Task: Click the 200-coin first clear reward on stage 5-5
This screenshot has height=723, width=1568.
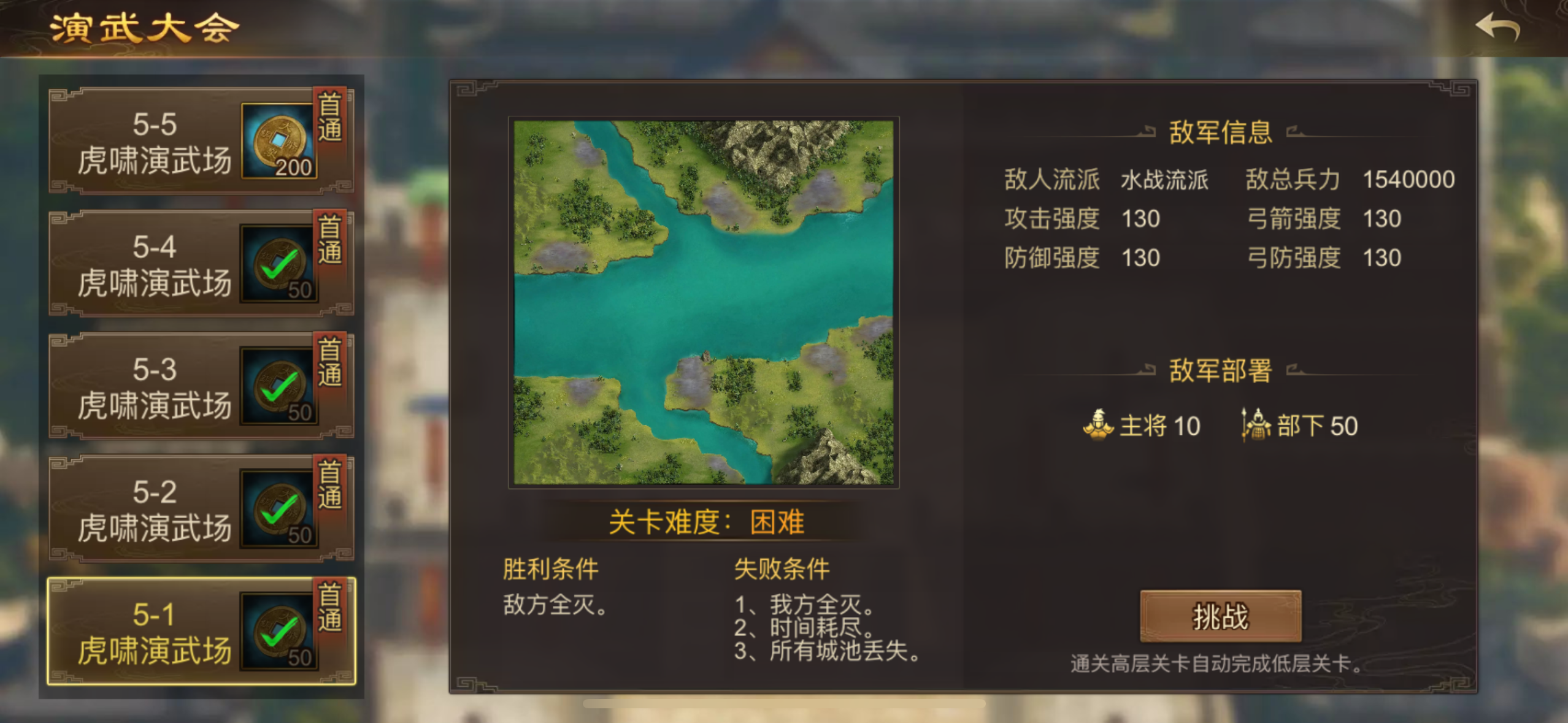Action: point(279,140)
